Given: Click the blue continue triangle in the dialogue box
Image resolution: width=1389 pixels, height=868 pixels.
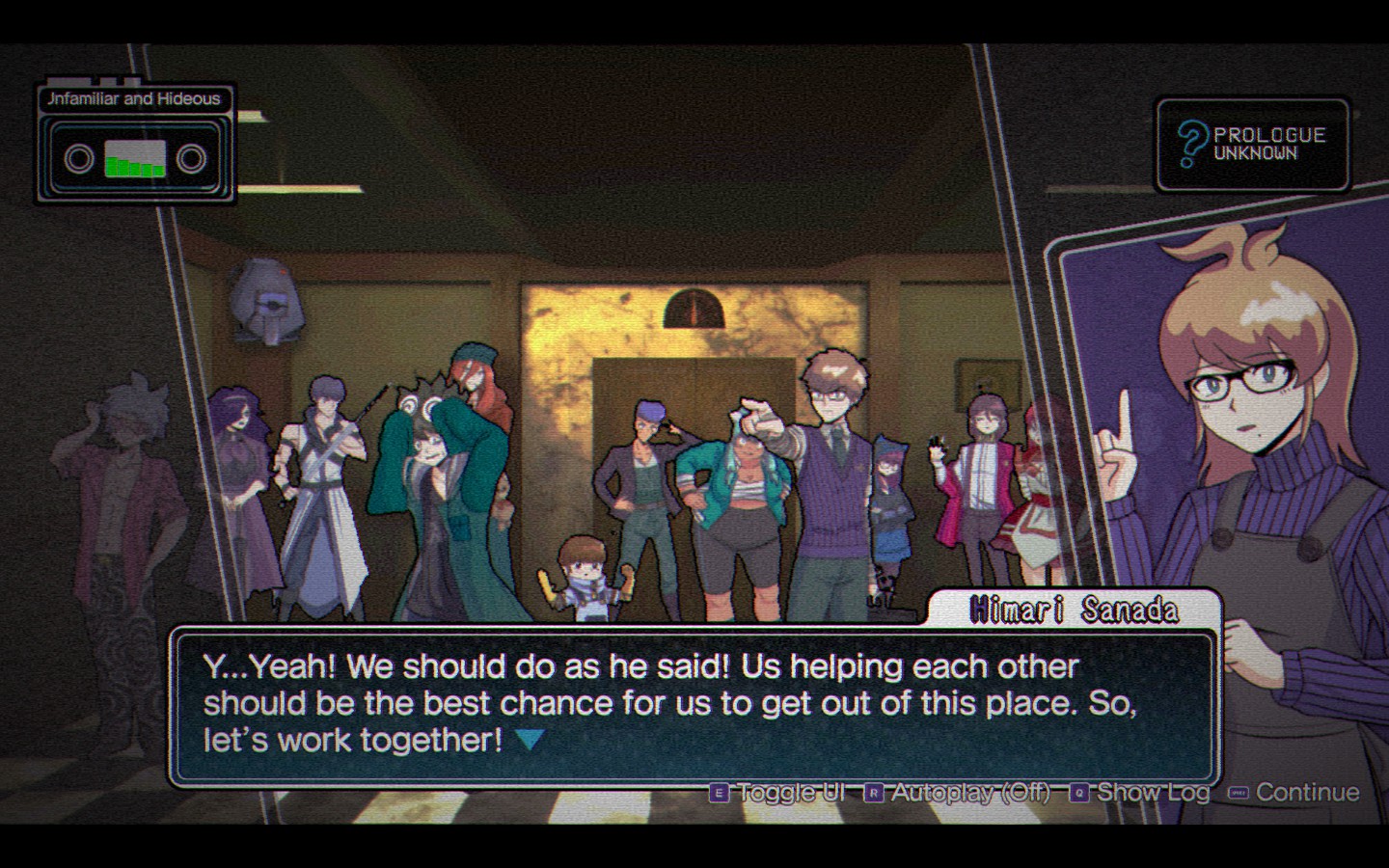Looking at the screenshot, I should coord(529,741).
